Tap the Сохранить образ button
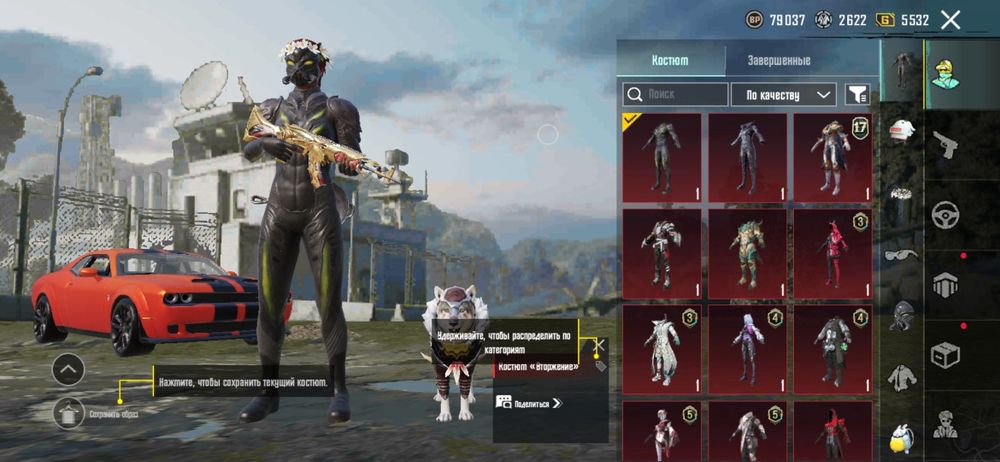 [x=69, y=409]
